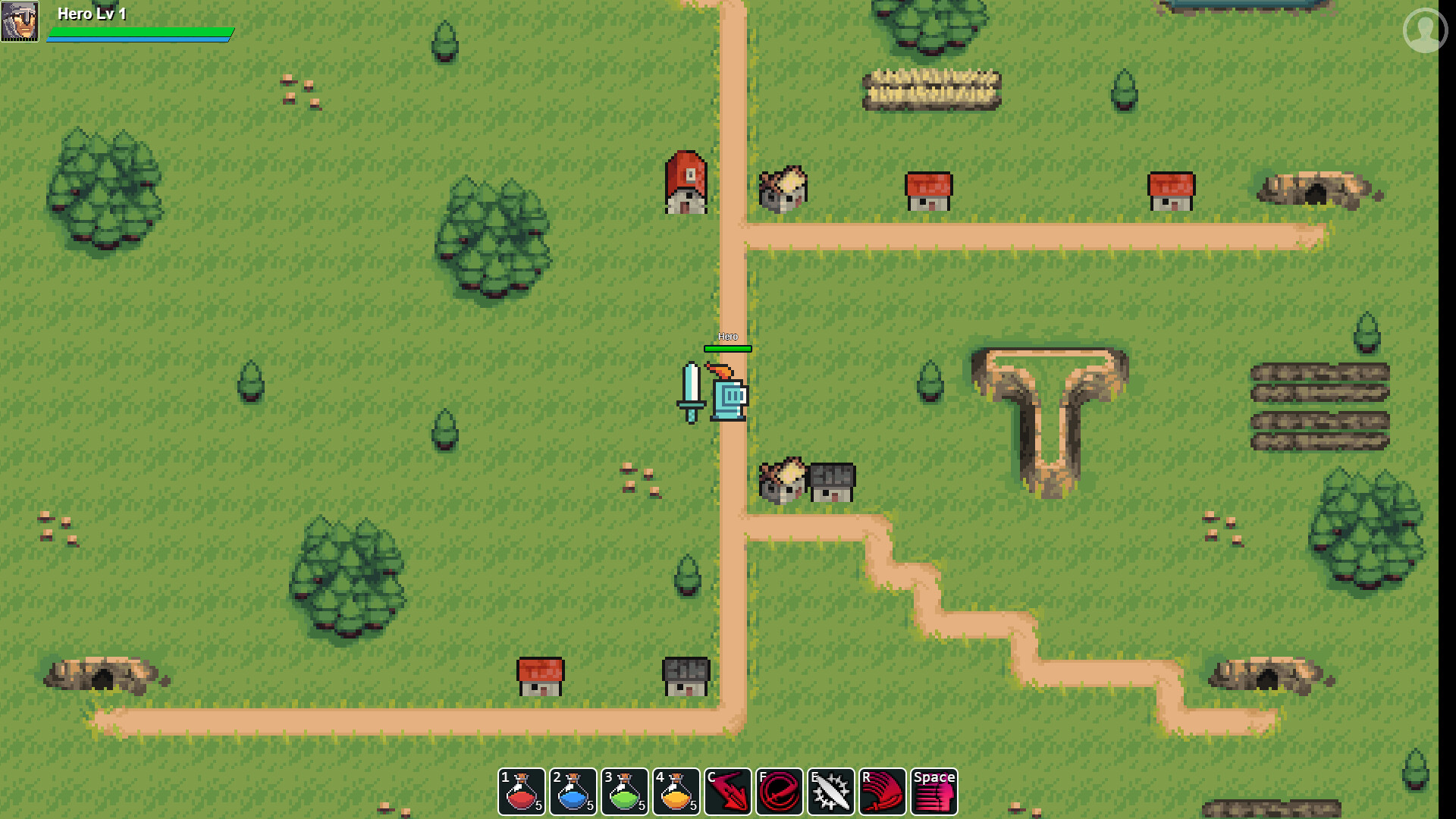Image resolution: width=1456 pixels, height=819 pixels.
Task: Activate the C arrow strike skill
Action: (729, 791)
